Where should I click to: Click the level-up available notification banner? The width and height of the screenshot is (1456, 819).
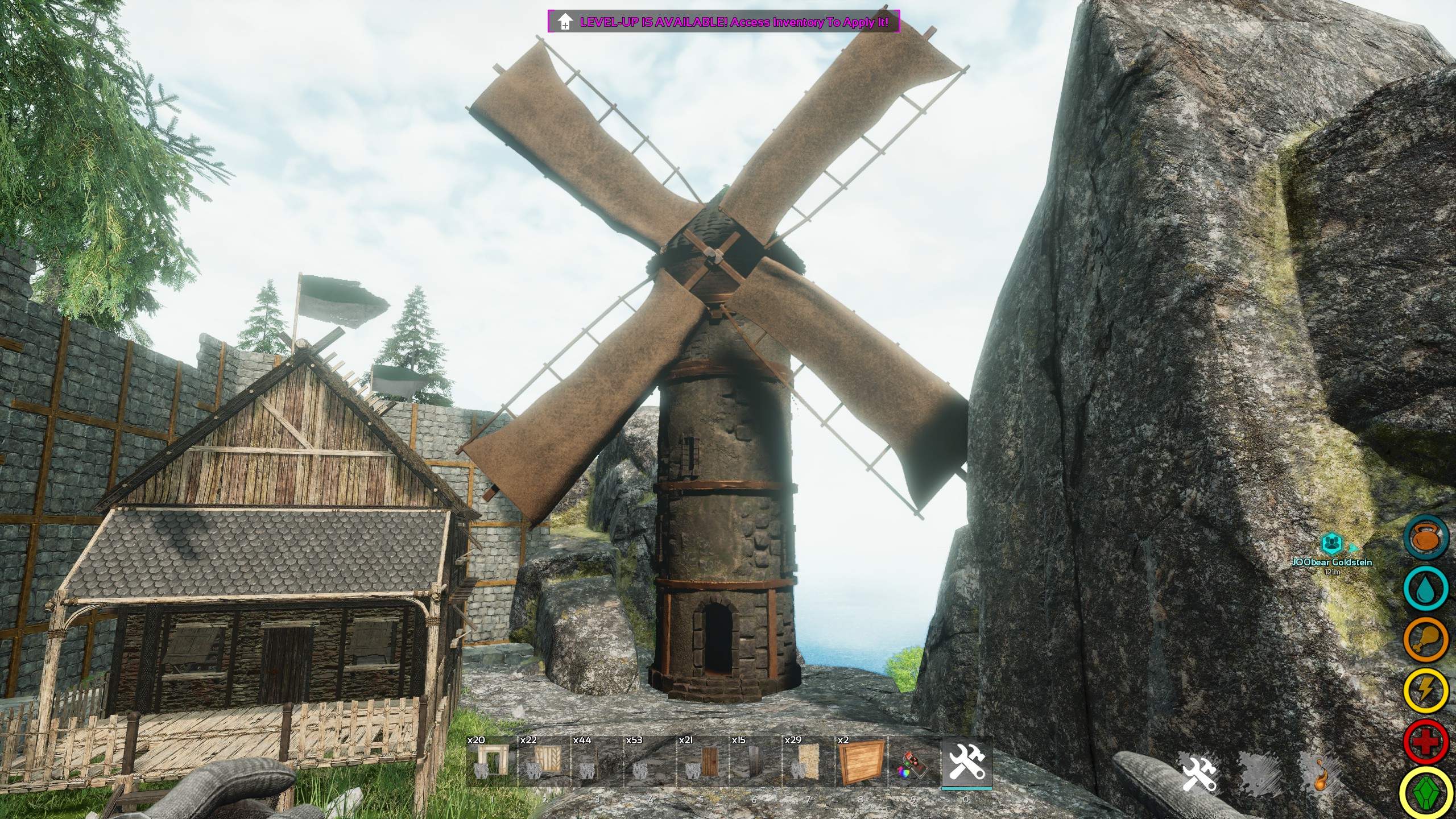click(x=723, y=22)
